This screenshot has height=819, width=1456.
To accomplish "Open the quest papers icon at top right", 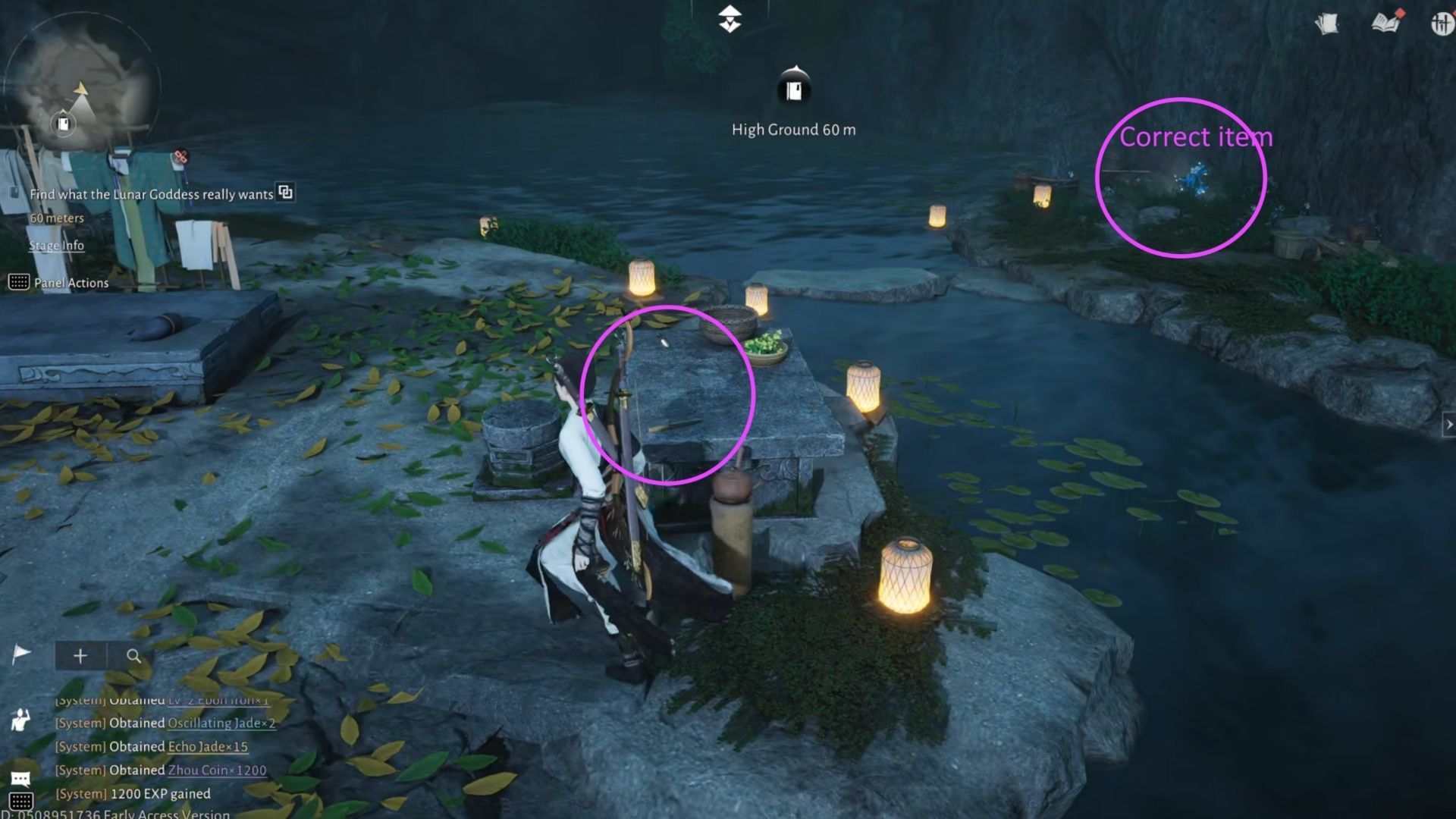I will 1326,24.
